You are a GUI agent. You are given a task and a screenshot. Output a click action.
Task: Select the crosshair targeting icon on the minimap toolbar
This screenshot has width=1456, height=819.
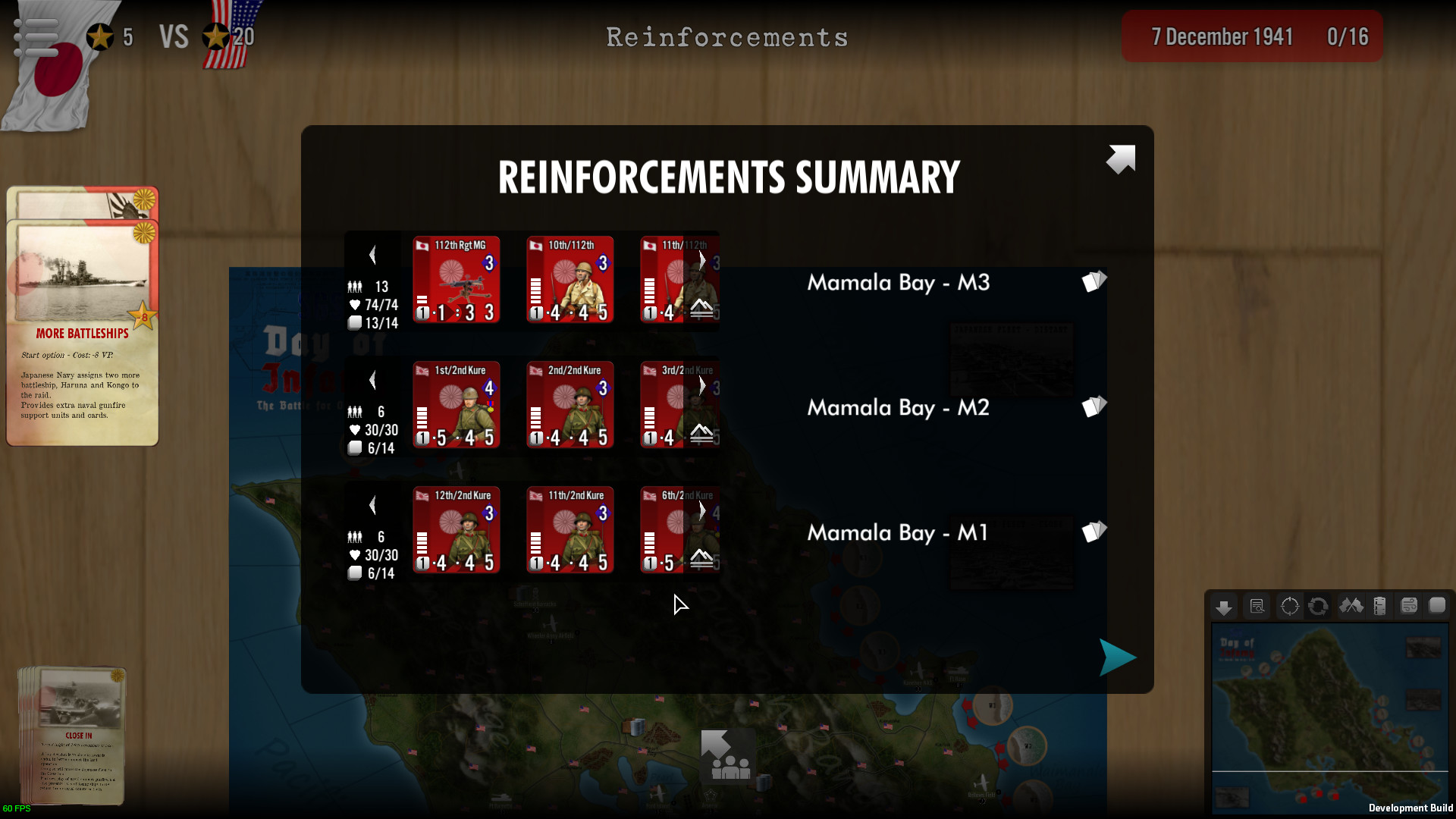[x=1289, y=607]
